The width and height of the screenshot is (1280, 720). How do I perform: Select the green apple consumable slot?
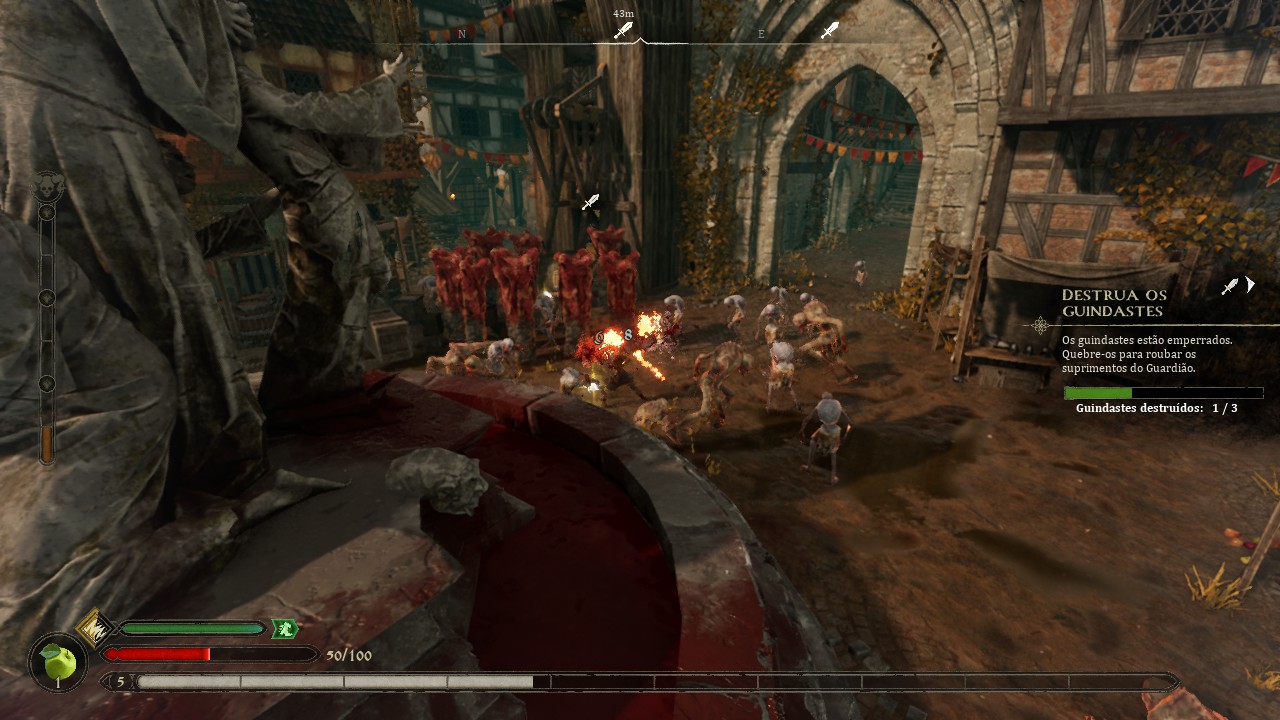tap(58, 662)
